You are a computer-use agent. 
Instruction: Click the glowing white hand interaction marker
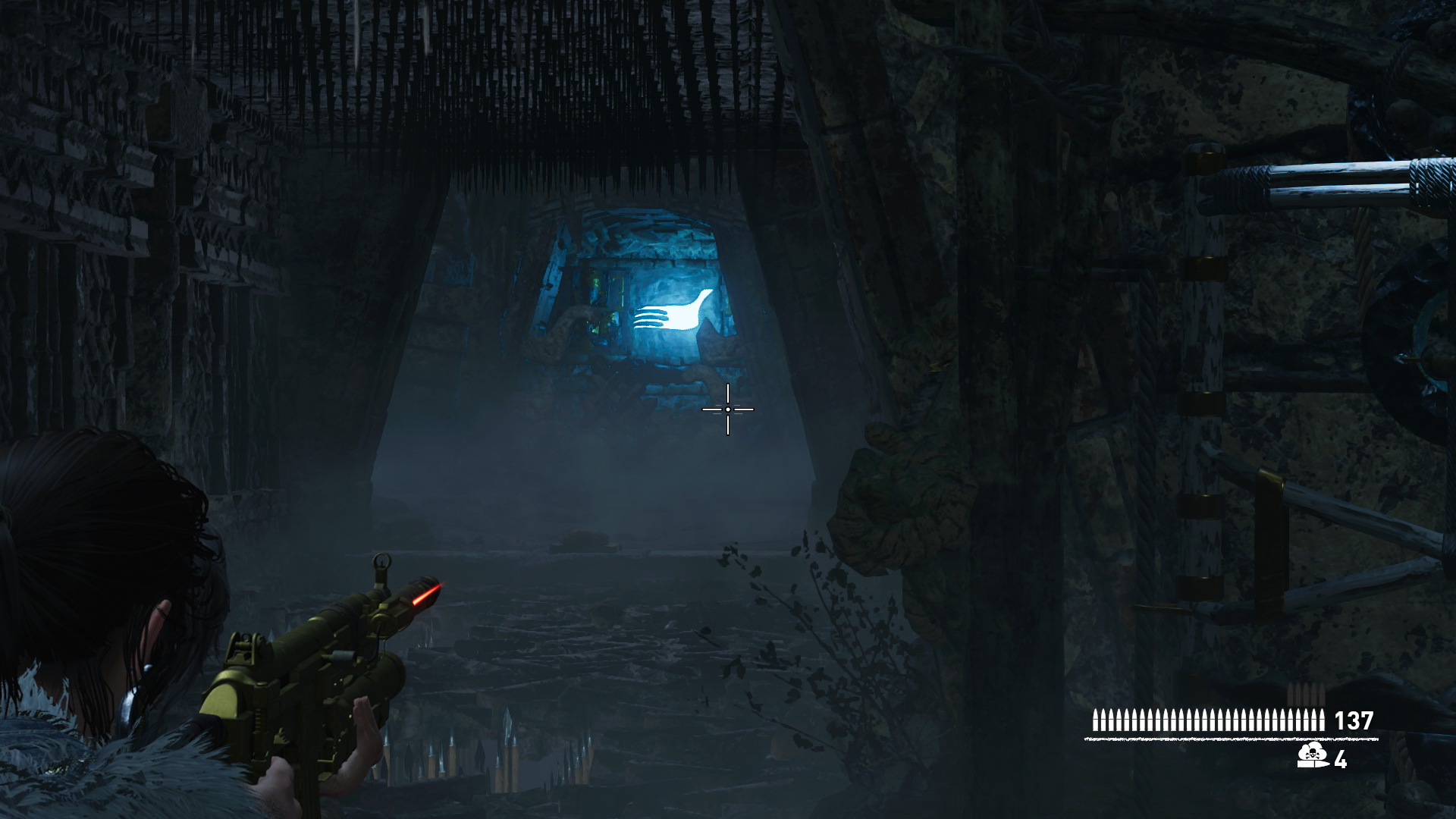[x=673, y=312]
